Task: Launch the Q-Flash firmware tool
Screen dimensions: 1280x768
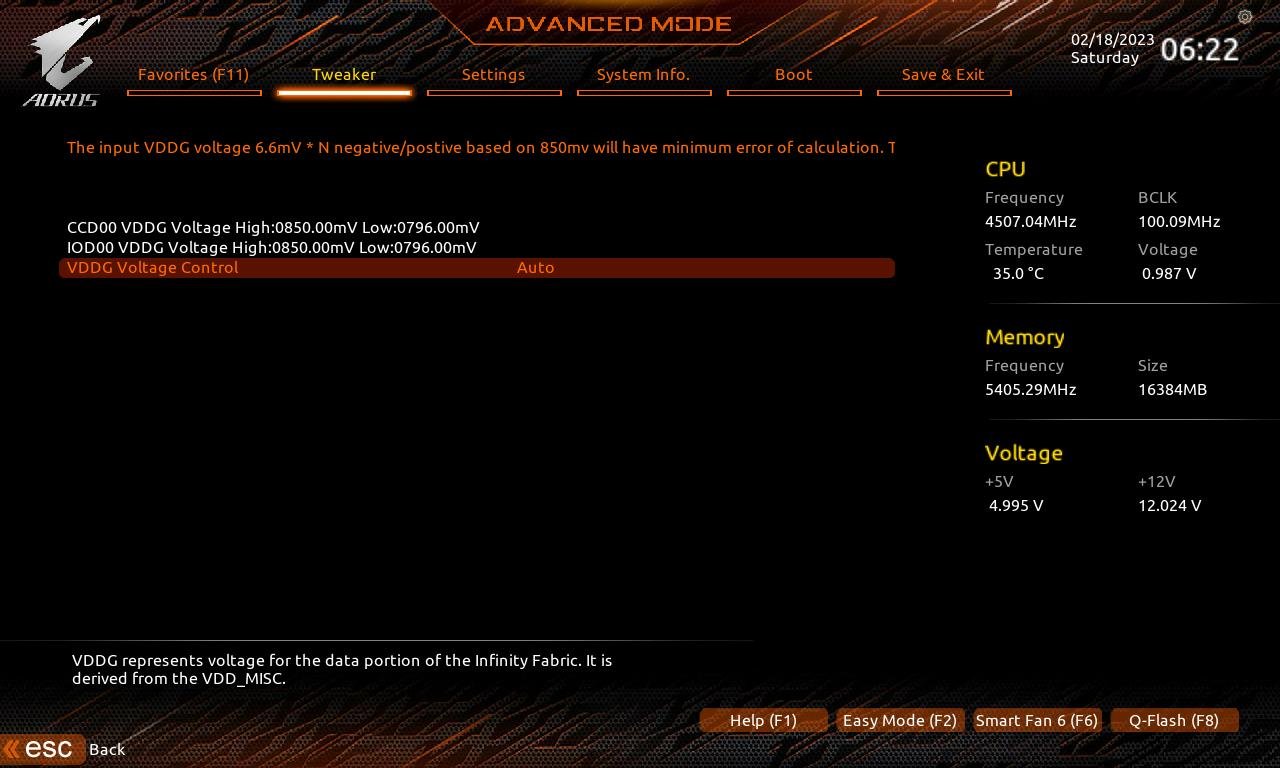Action: [1174, 720]
